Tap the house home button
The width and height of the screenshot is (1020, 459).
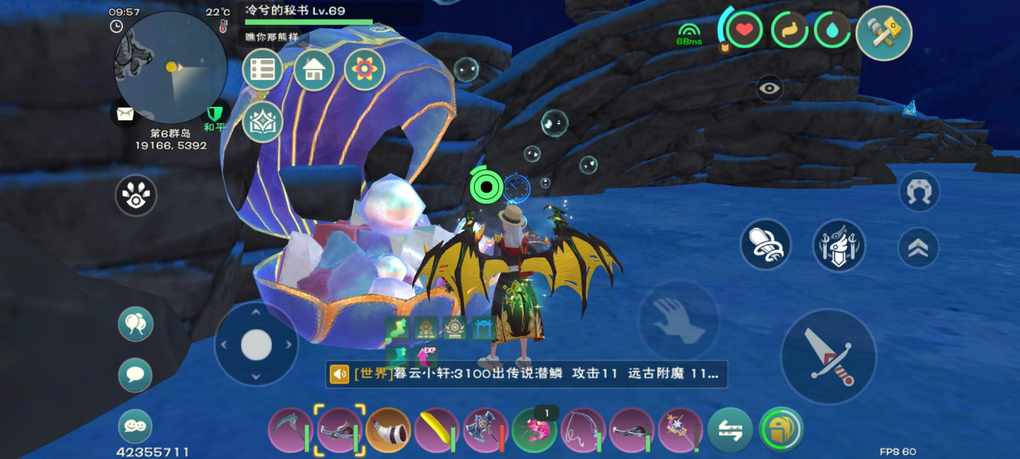(x=314, y=69)
